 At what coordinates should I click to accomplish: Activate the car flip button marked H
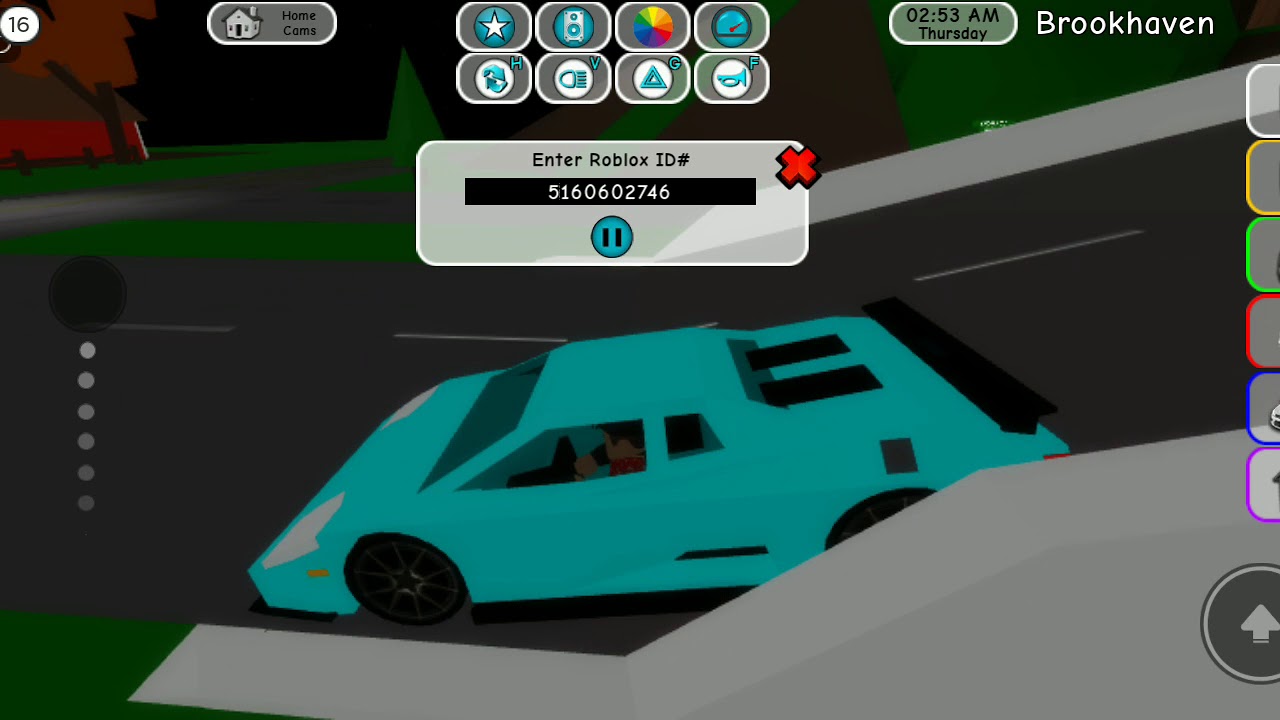494,79
